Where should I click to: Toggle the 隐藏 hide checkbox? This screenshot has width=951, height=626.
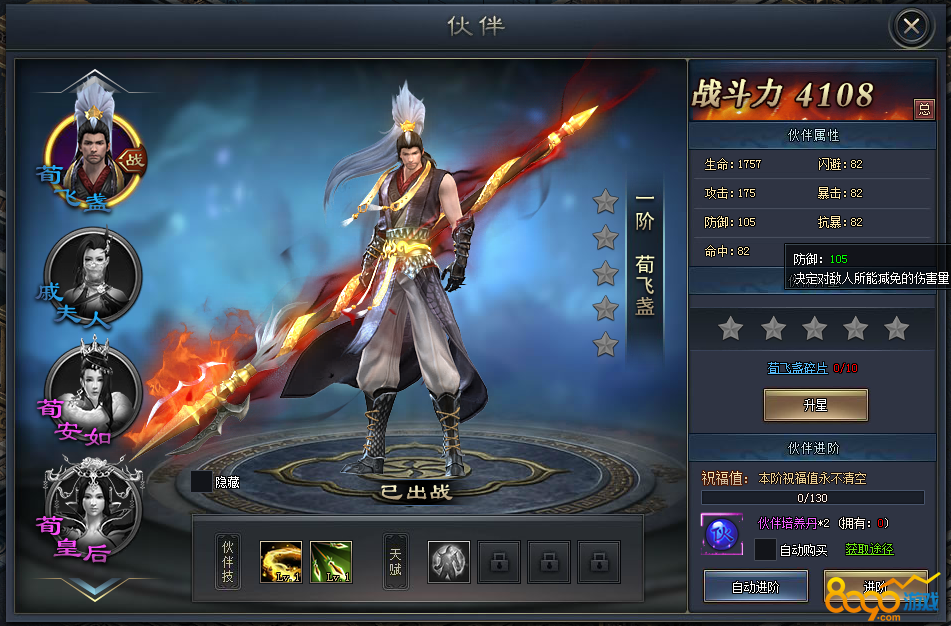coord(202,482)
